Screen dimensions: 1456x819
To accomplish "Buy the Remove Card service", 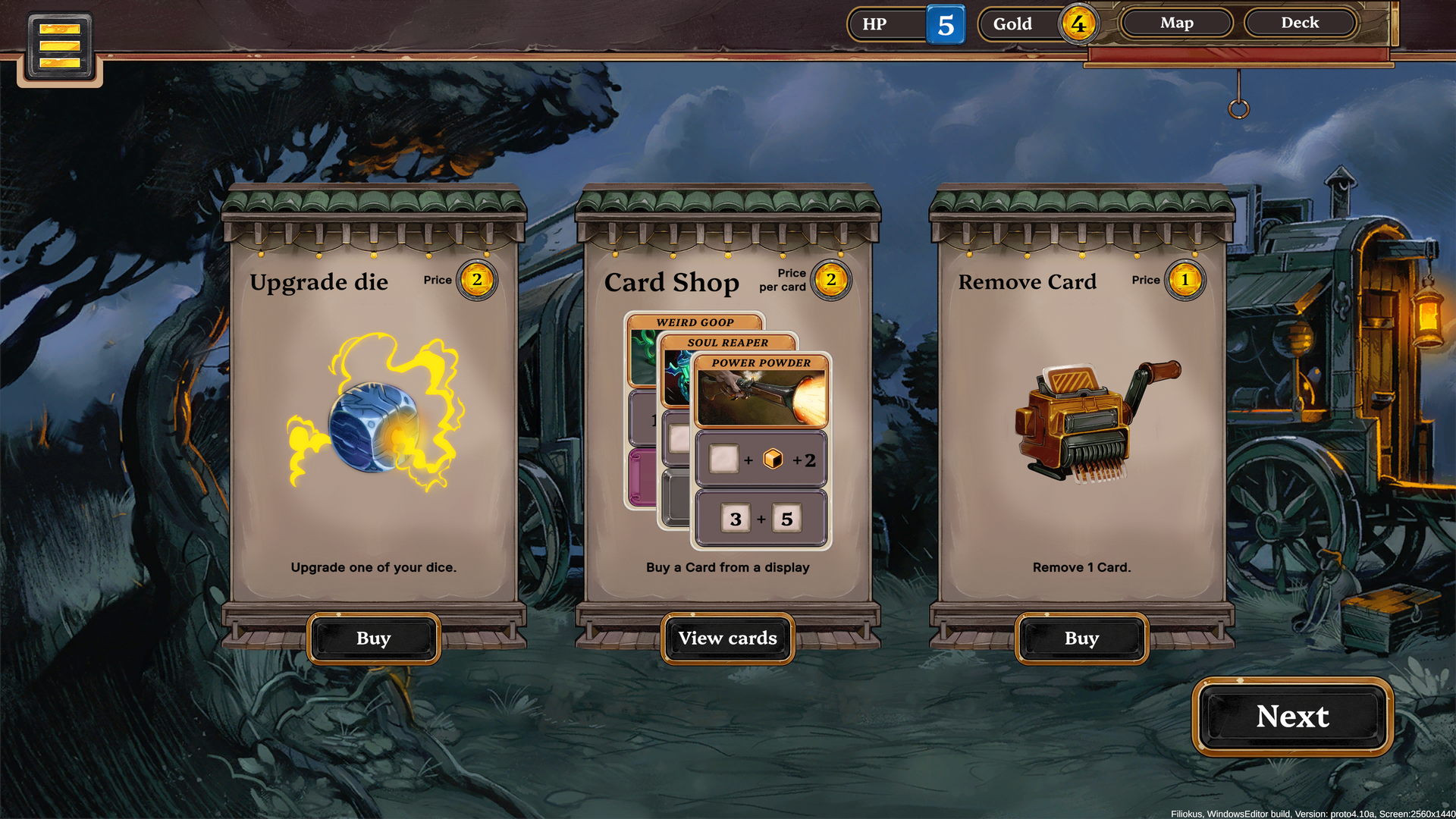I will 1081,639.
